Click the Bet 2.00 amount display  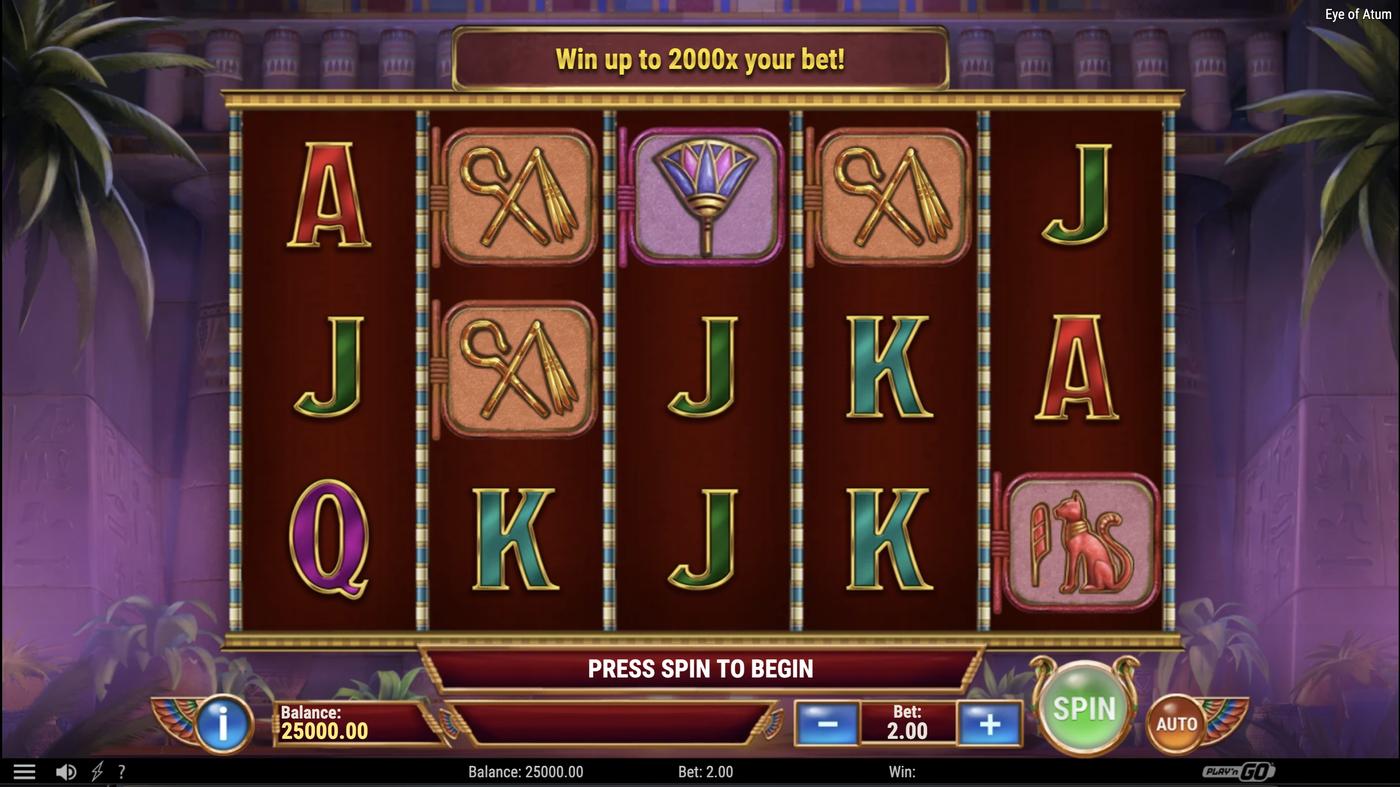point(907,723)
